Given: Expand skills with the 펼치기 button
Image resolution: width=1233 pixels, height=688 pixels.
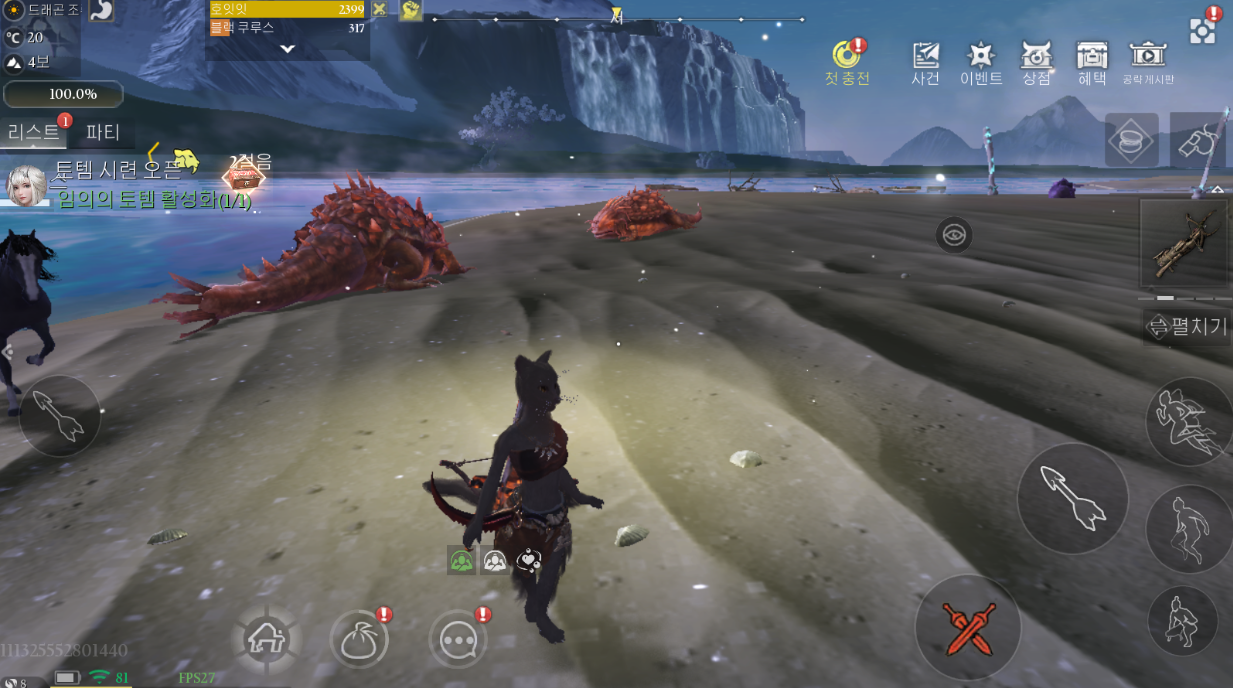Looking at the screenshot, I should coord(1187,326).
